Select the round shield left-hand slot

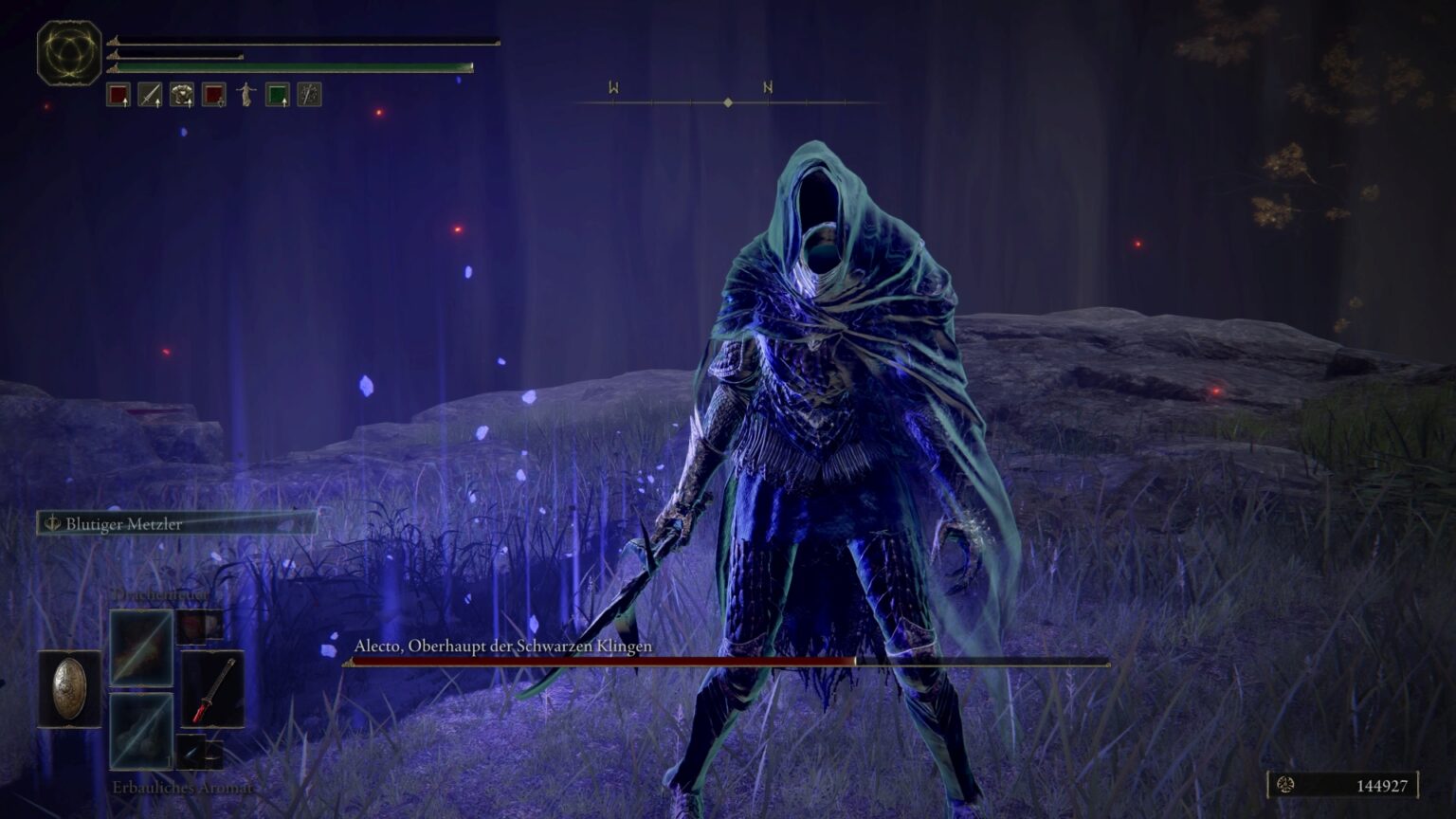coord(69,689)
